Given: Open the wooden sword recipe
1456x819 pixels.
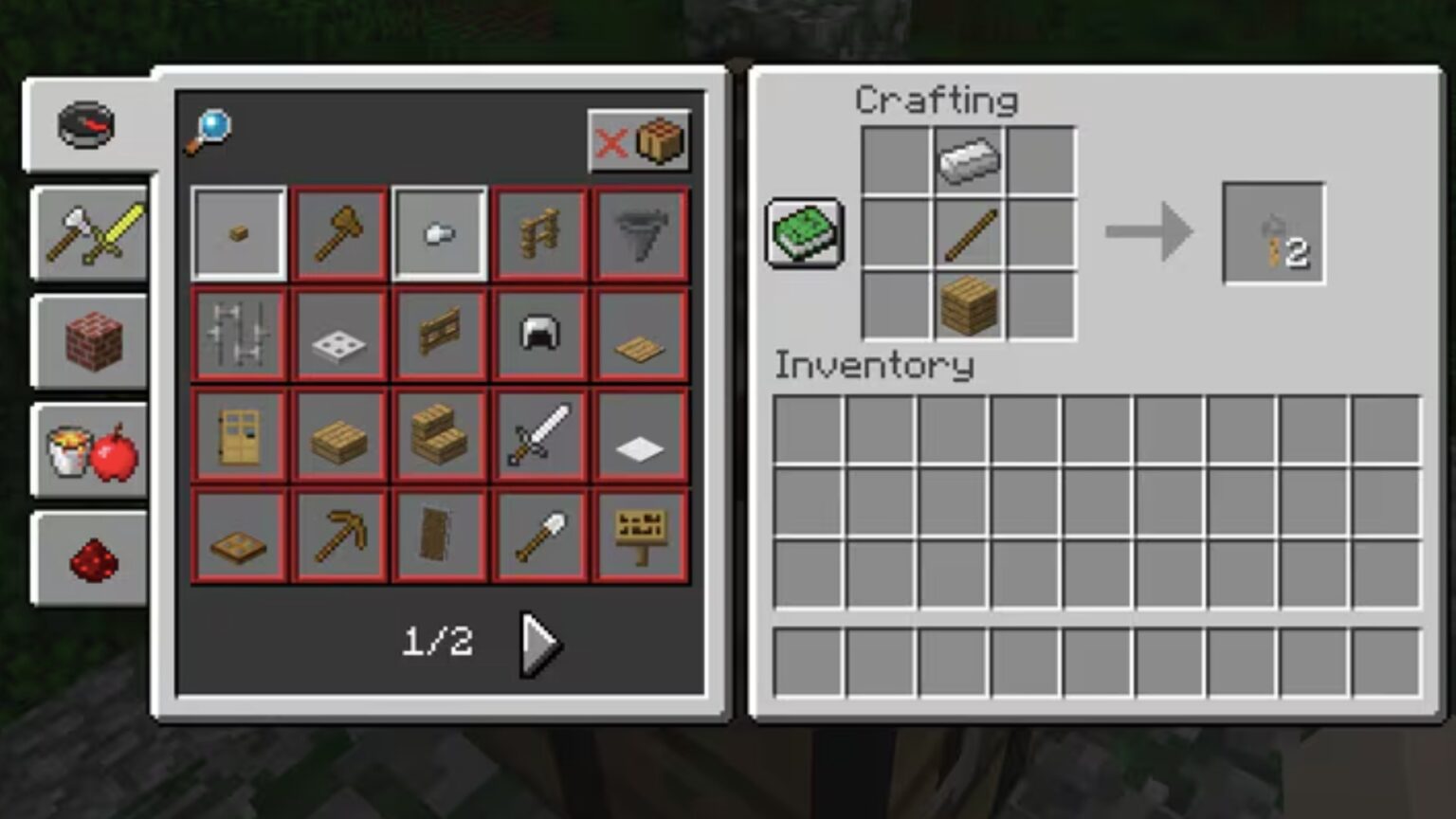Looking at the screenshot, I should point(539,434).
